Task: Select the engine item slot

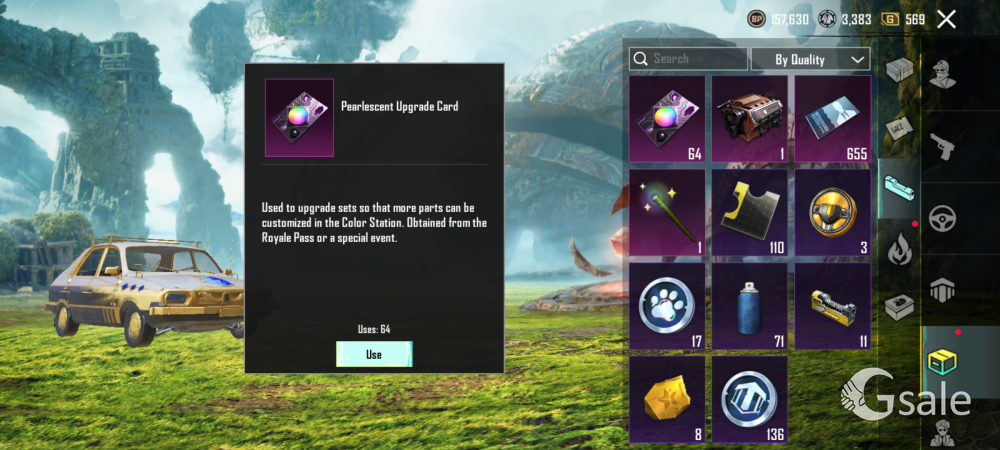Action: [750, 120]
